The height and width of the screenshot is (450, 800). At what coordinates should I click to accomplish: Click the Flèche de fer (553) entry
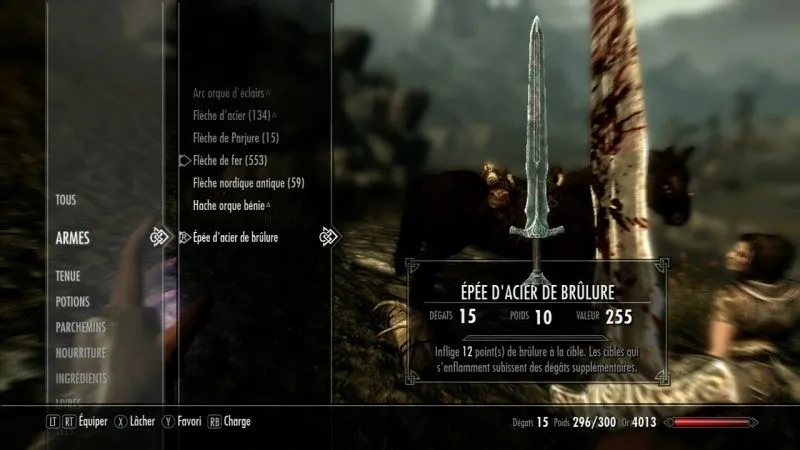point(229,160)
